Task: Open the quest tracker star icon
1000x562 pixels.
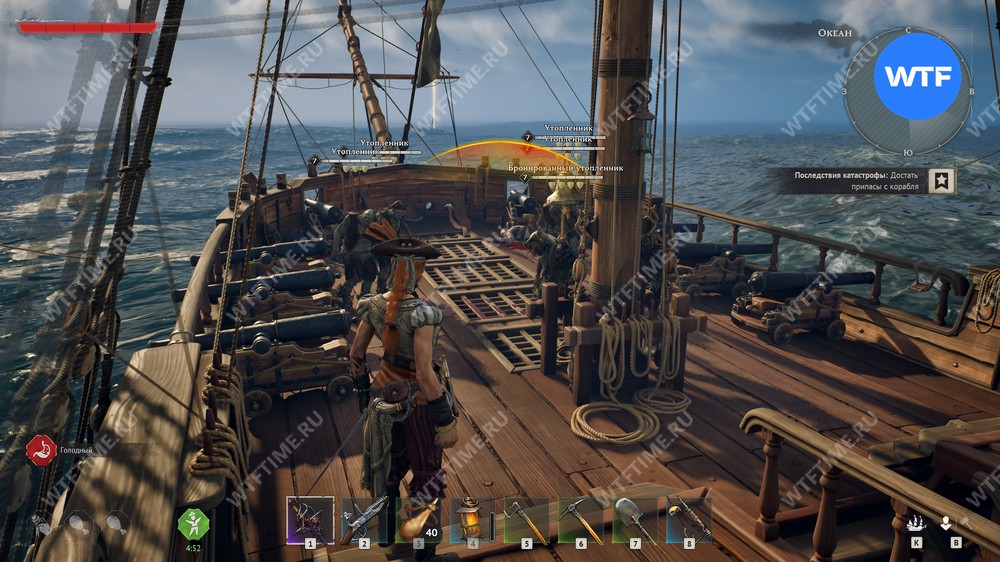Action: click(941, 180)
